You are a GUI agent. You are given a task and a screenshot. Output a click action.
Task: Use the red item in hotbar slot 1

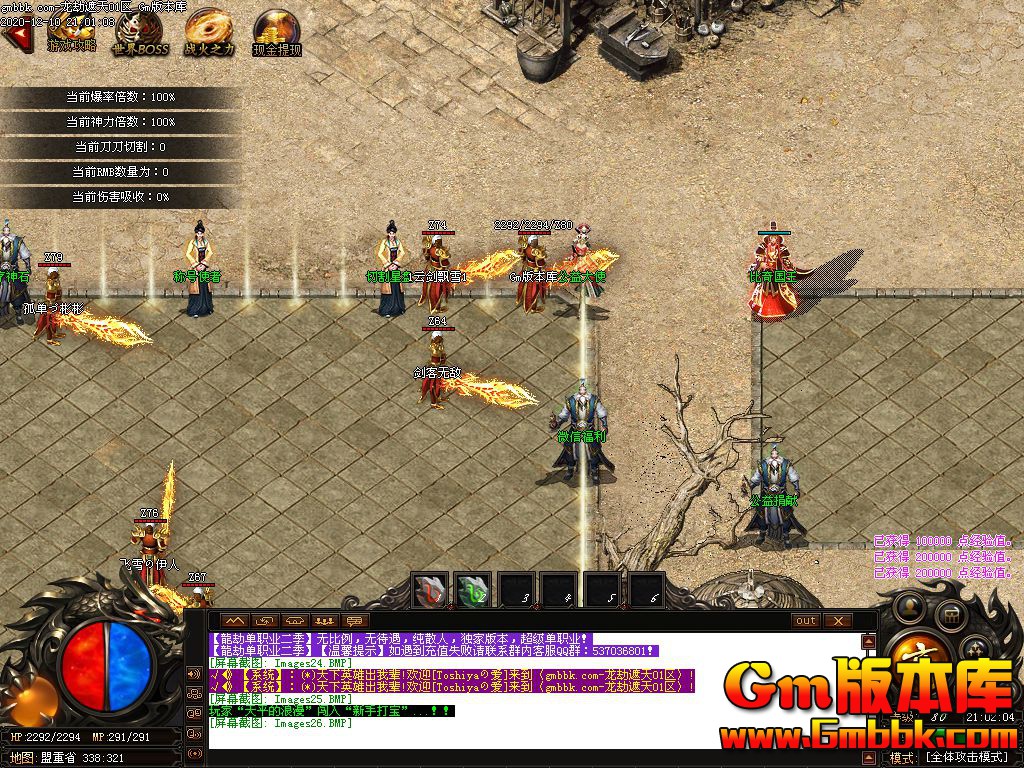(x=431, y=591)
